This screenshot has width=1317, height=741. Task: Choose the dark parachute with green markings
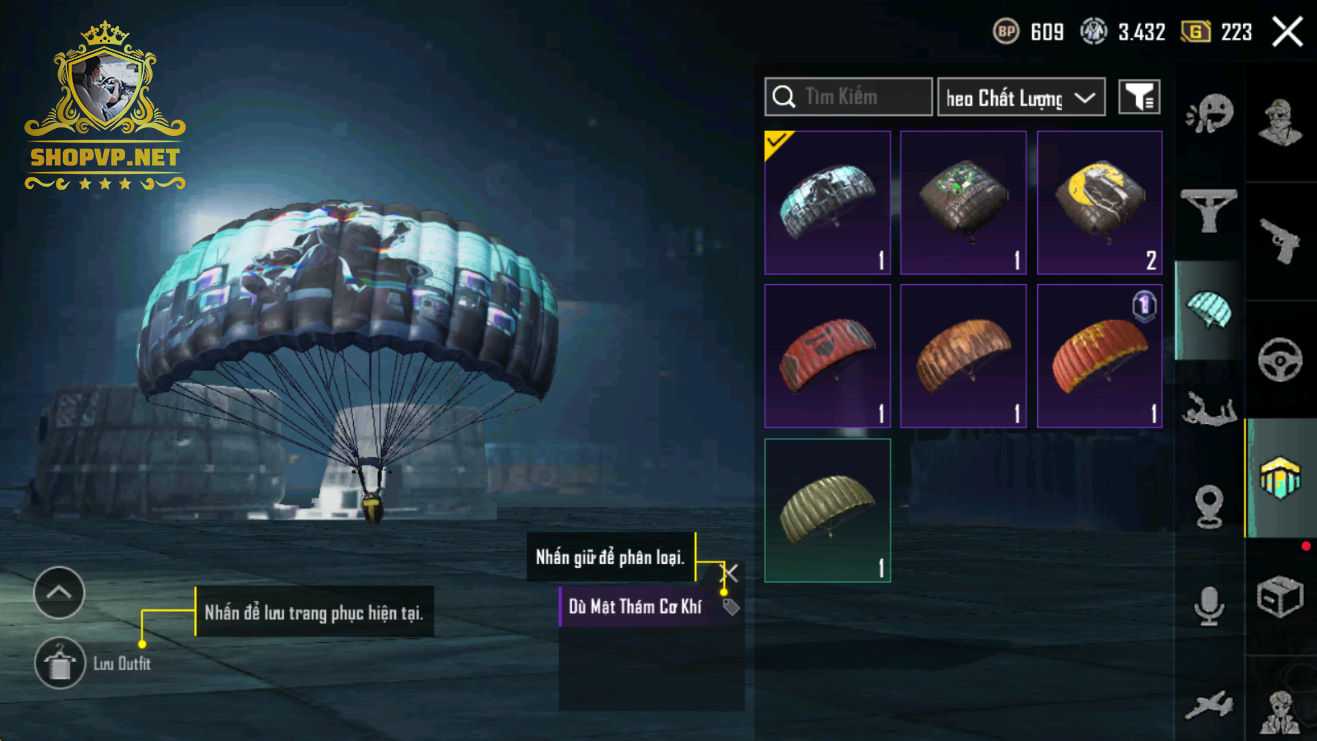pyautogui.click(x=963, y=202)
